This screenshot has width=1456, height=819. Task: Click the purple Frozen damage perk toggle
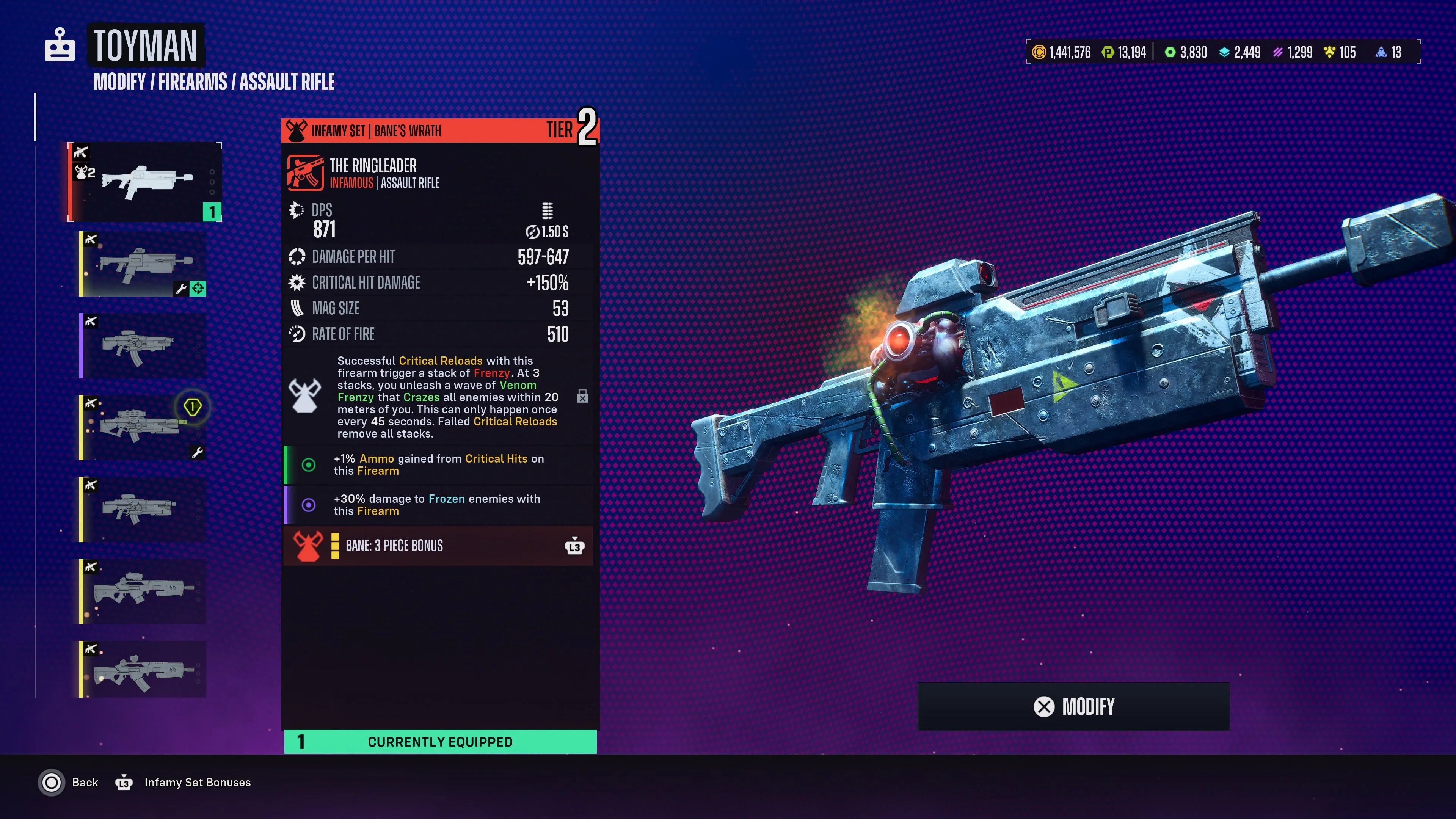pyautogui.click(x=308, y=505)
